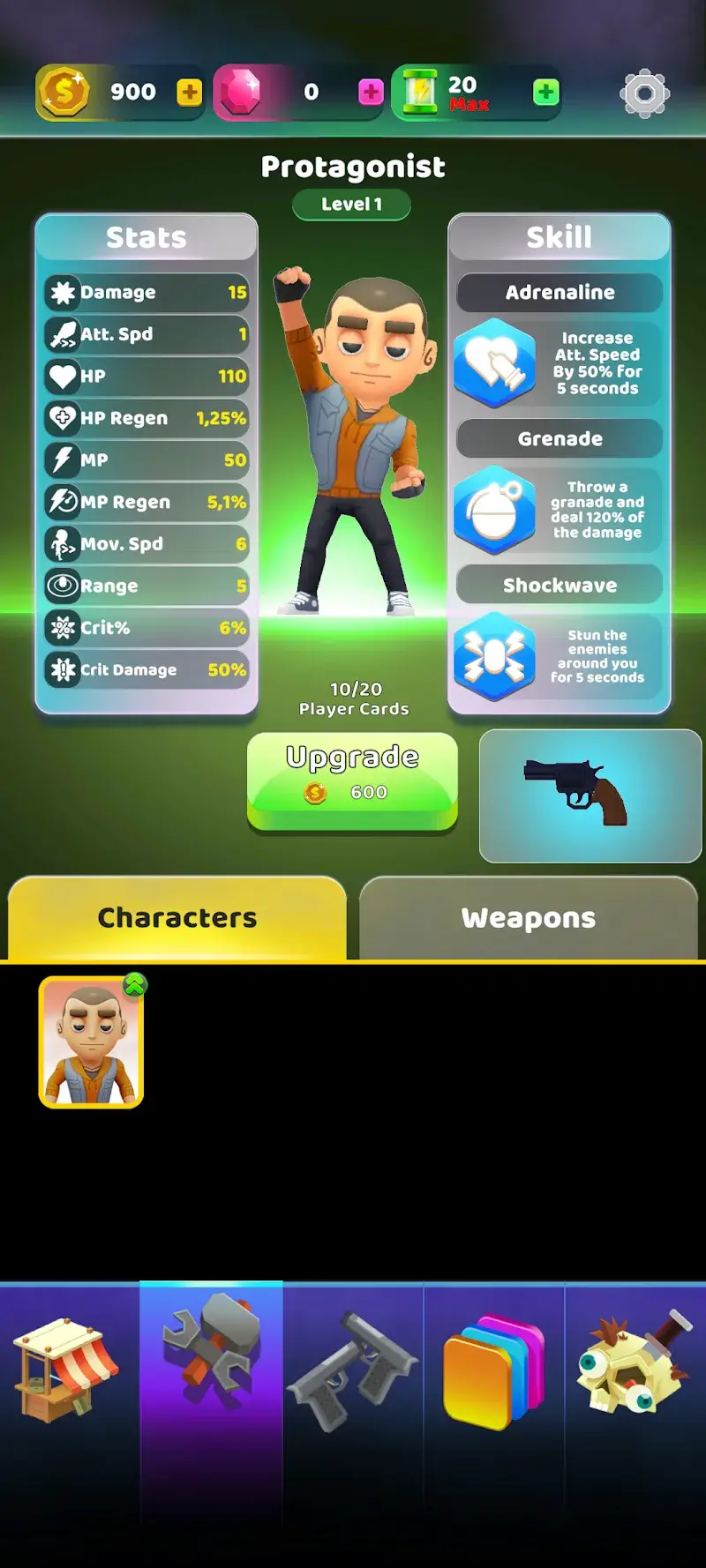Choose the Protagonist character portrait

91,1042
